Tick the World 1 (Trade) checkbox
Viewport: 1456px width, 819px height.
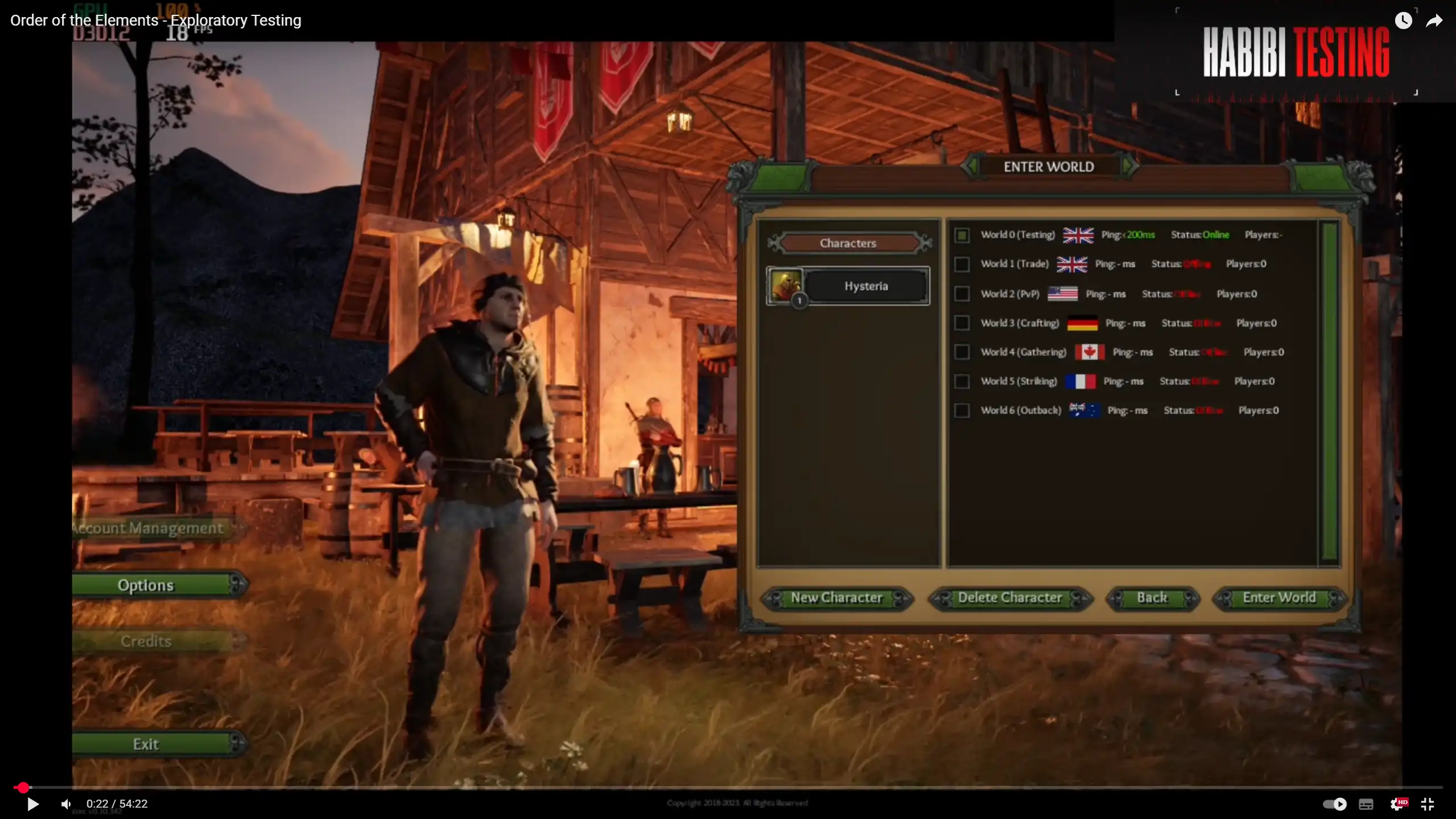962,264
